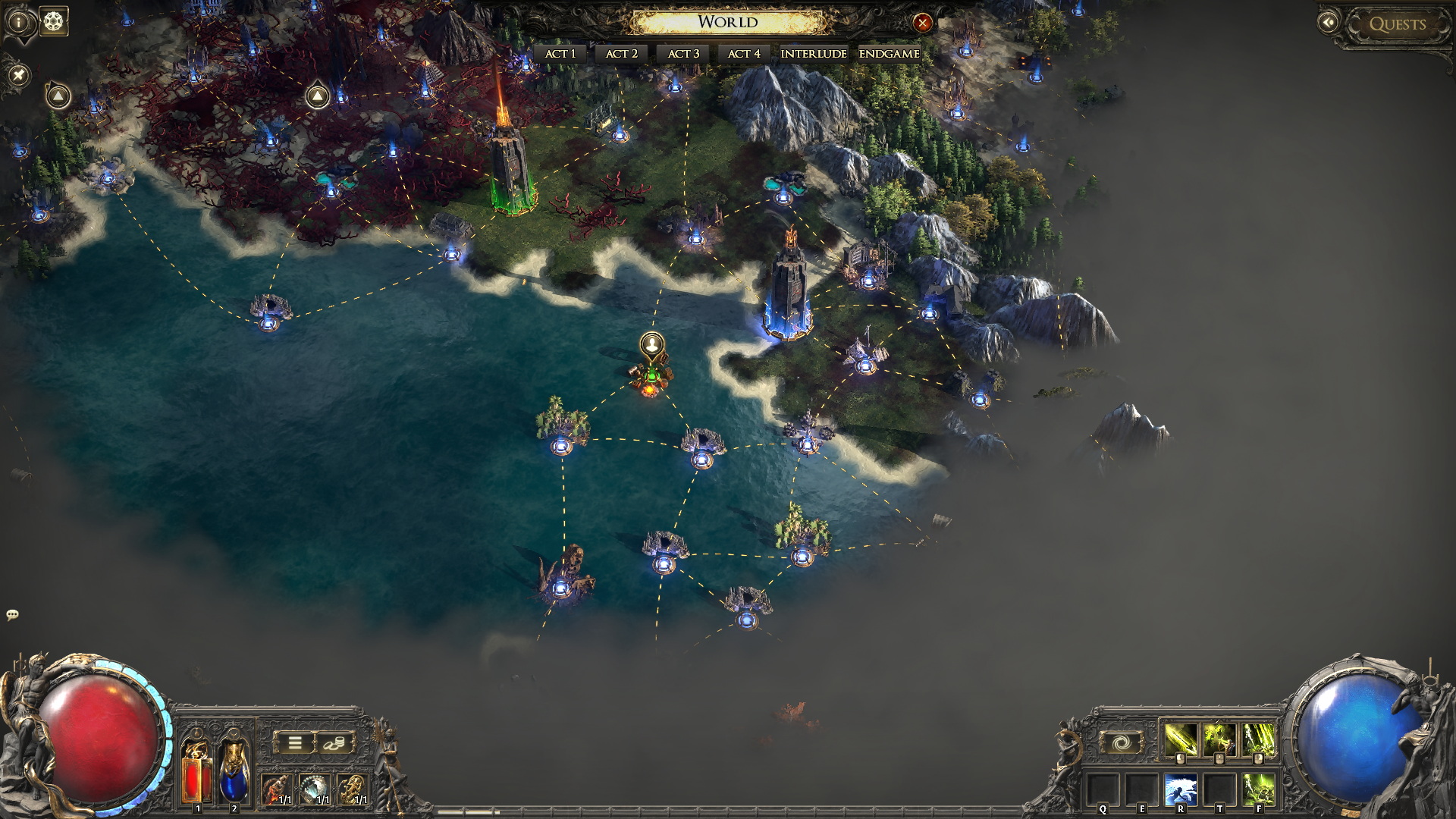This screenshot has width=1456, height=819.
Task: Select the player location map marker
Action: pyautogui.click(x=652, y=346)
